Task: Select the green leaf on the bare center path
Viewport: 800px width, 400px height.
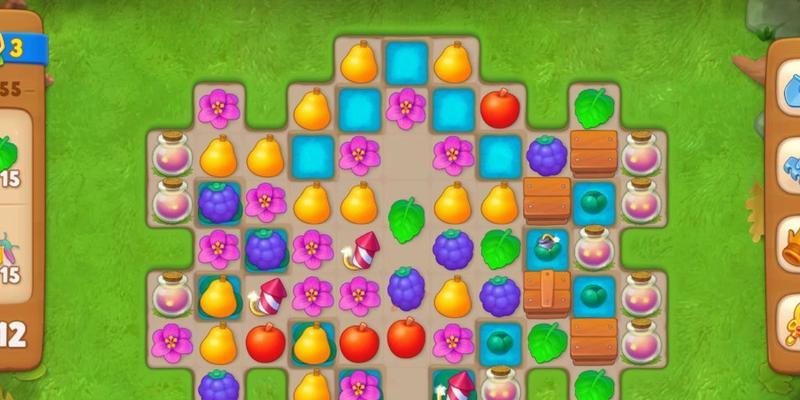Action: 406,218
